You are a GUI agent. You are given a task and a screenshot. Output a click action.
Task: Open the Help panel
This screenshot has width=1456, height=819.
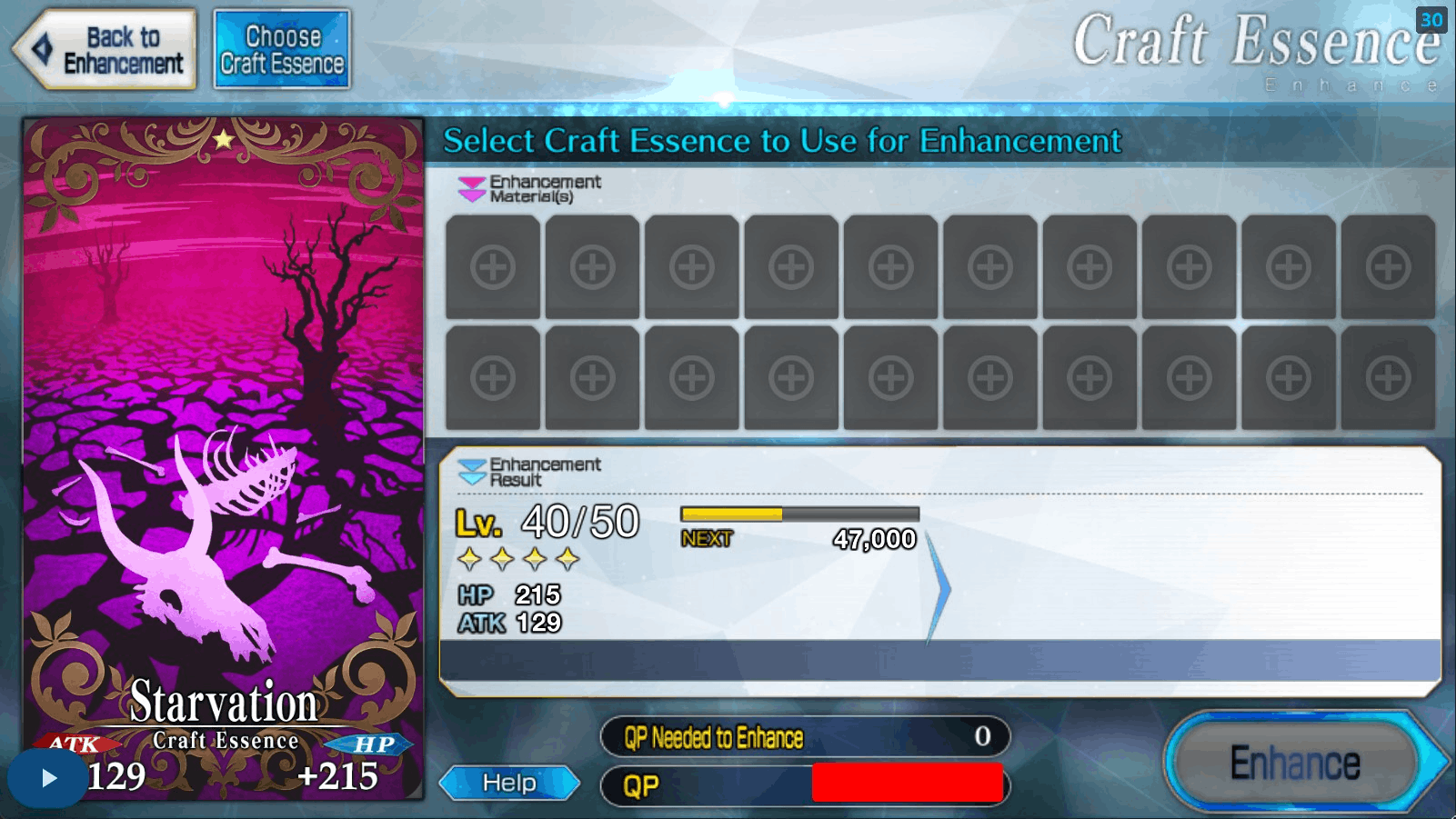point(510,782)
